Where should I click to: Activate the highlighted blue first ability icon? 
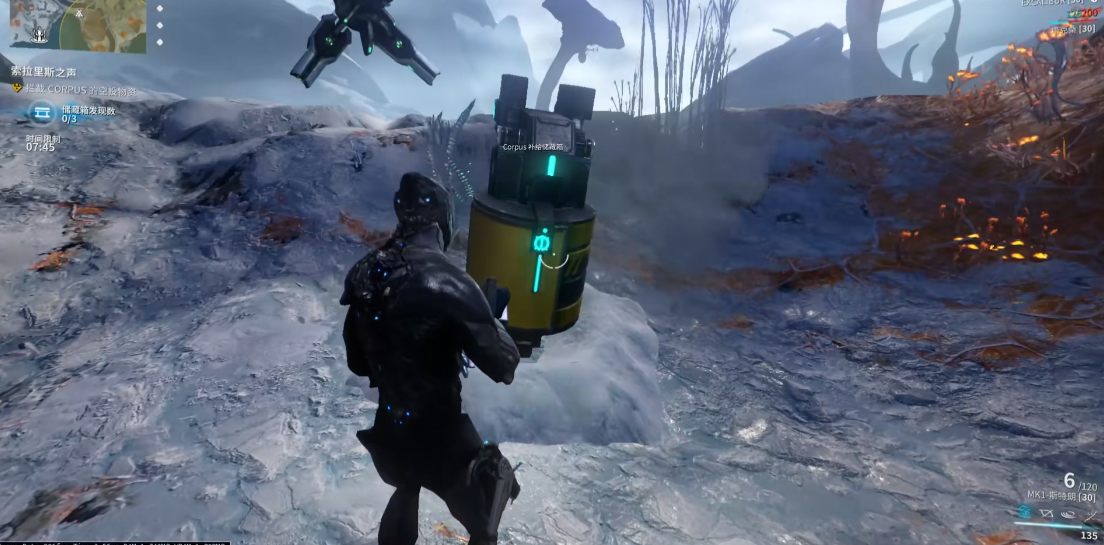(x=1024, y=513)
